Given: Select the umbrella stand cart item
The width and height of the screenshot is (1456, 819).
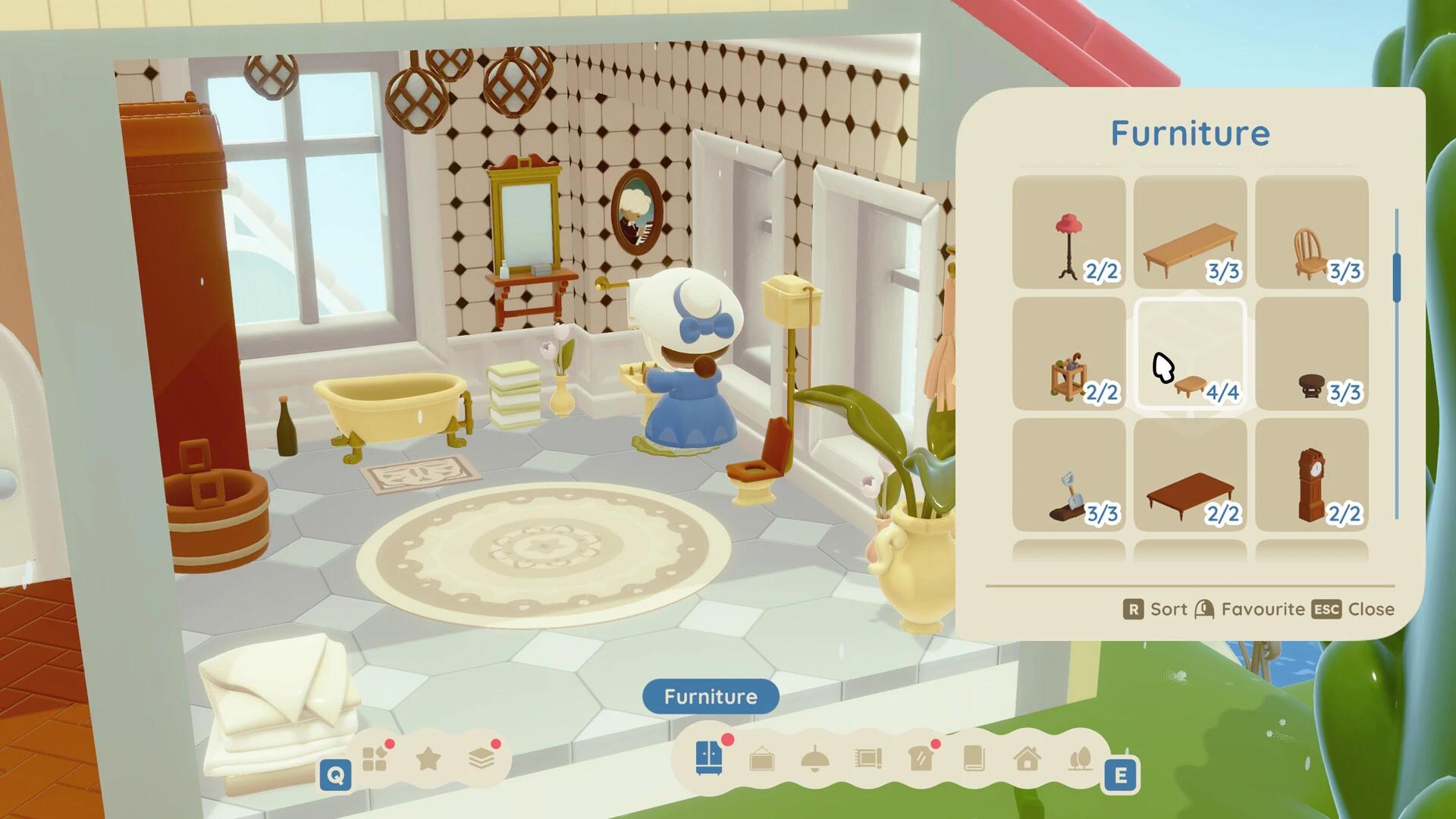Looking at the screenshot, I should [x=1068, y=353].
